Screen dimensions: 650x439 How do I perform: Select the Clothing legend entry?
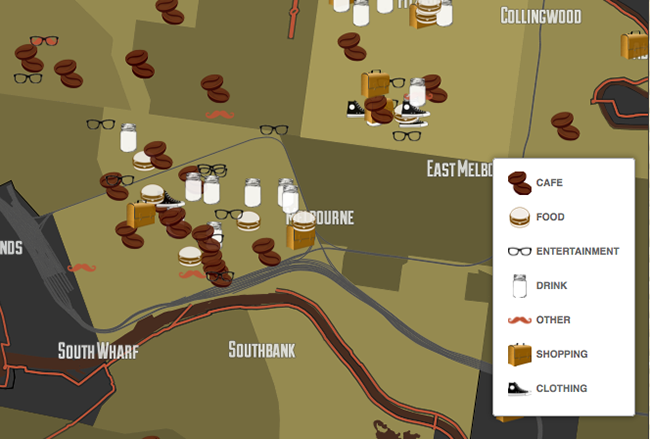560,388
